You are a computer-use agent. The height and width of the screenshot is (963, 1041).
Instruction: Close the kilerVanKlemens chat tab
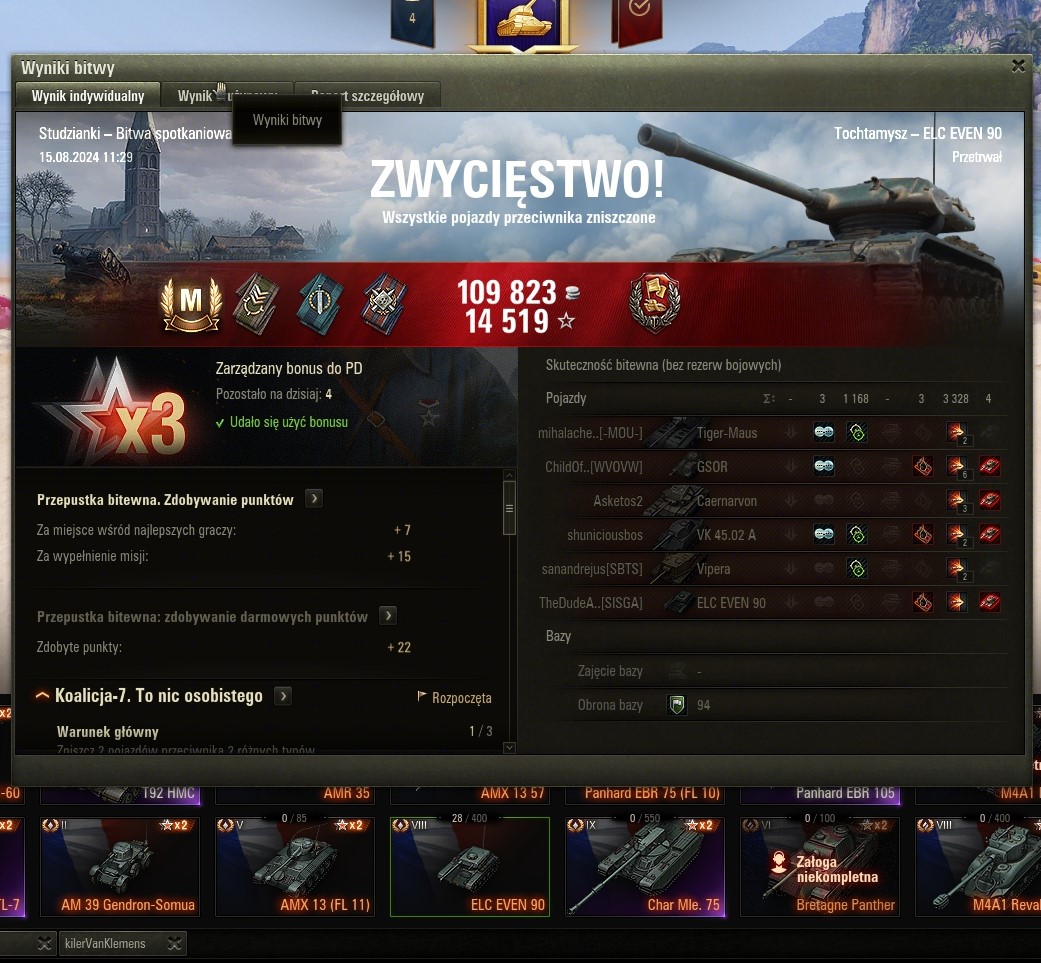175,943
